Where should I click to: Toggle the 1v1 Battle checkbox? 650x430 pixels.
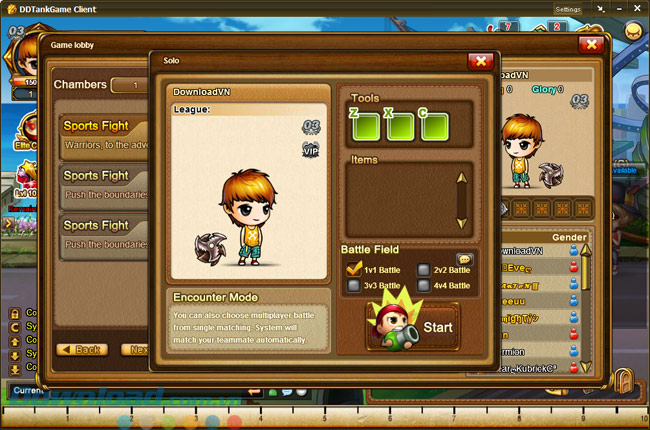click(x=353, y=268)
